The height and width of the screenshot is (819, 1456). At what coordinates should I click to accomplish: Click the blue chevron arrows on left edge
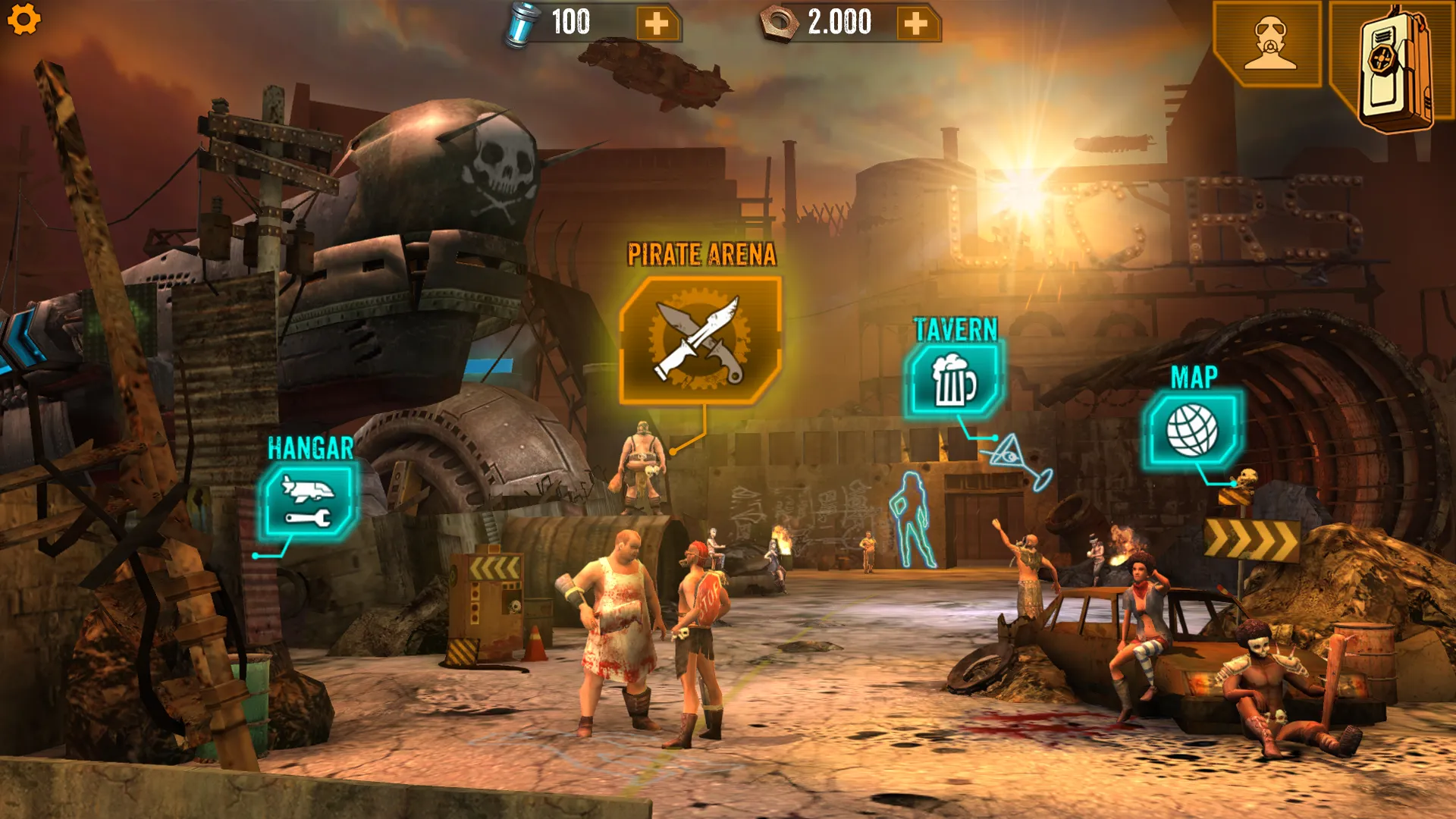click(x=21, y=341)
